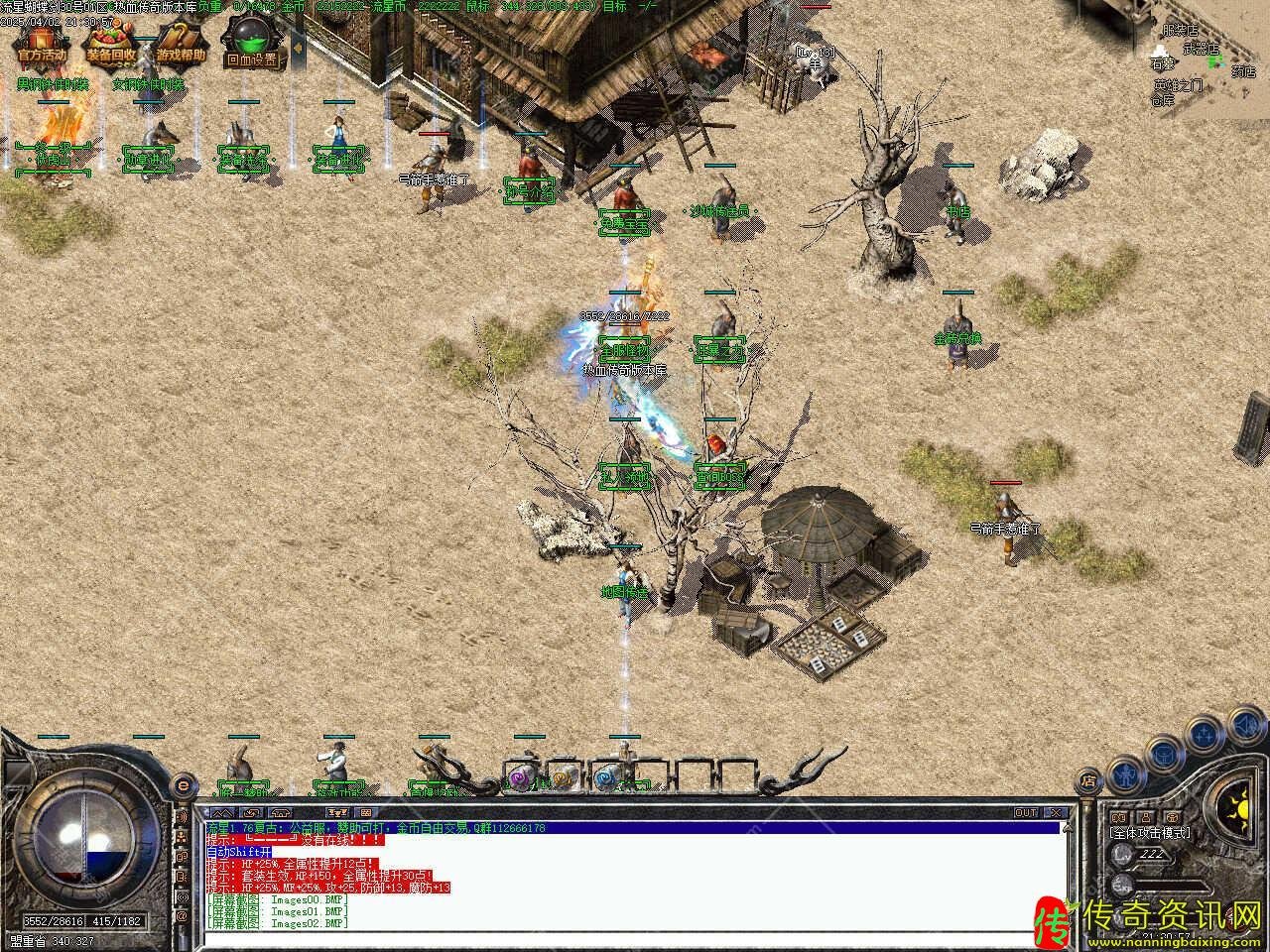Select the blue swirl item in the belt

(606, 778)
